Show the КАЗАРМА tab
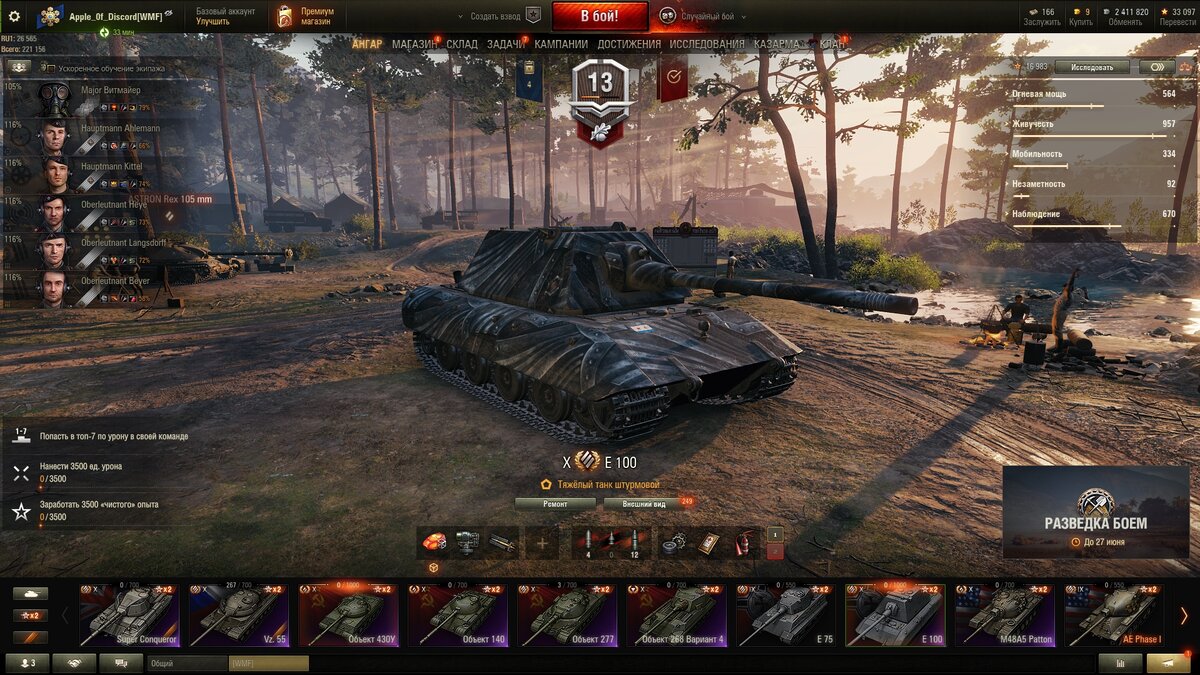 (777, 44)
